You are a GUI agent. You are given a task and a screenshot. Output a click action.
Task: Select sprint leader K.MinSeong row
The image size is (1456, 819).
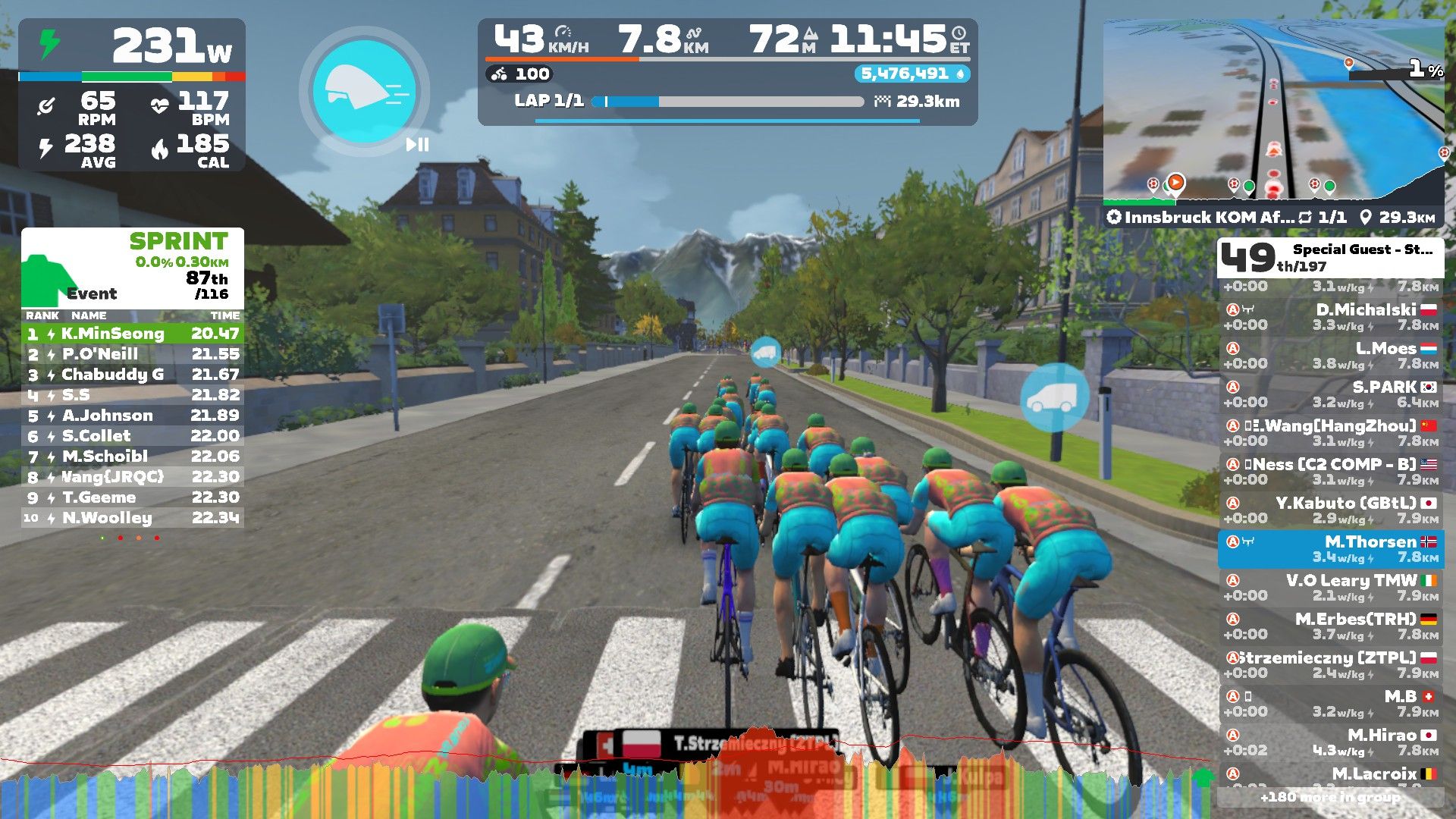click(x=133, y=334)
